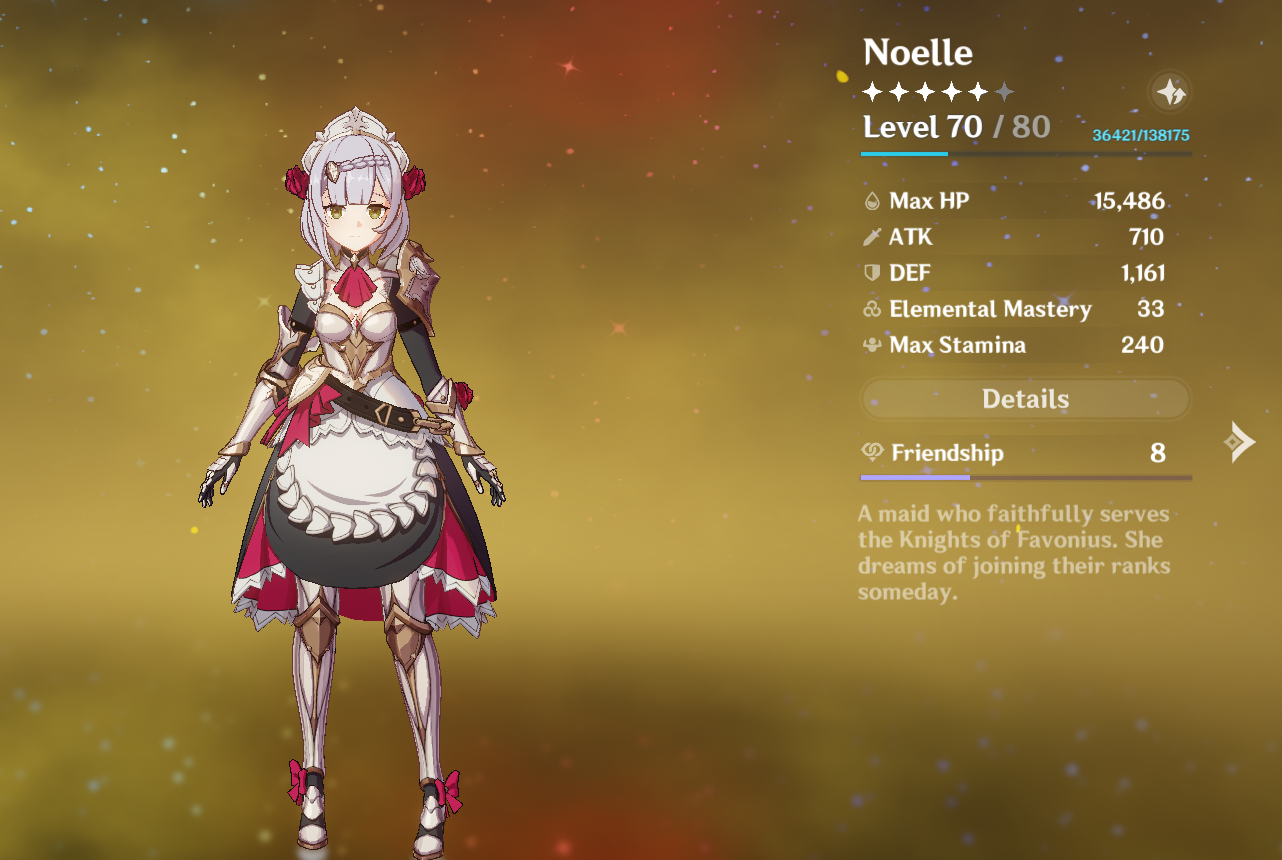1282x860 pixels.
Task: Open character details via the Details expander
Action: click(1024, 398)
